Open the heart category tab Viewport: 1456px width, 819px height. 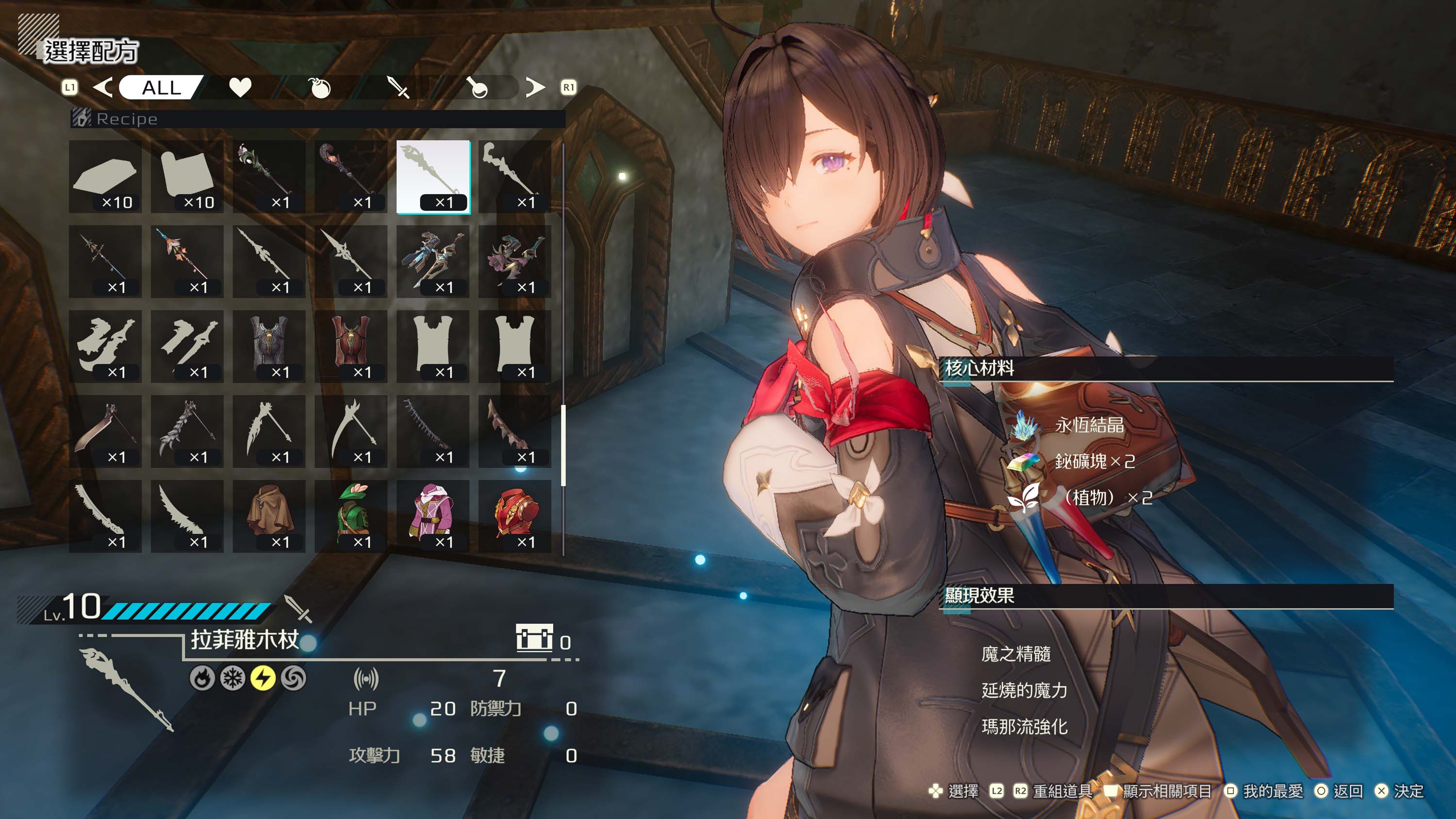coord(240,88)
